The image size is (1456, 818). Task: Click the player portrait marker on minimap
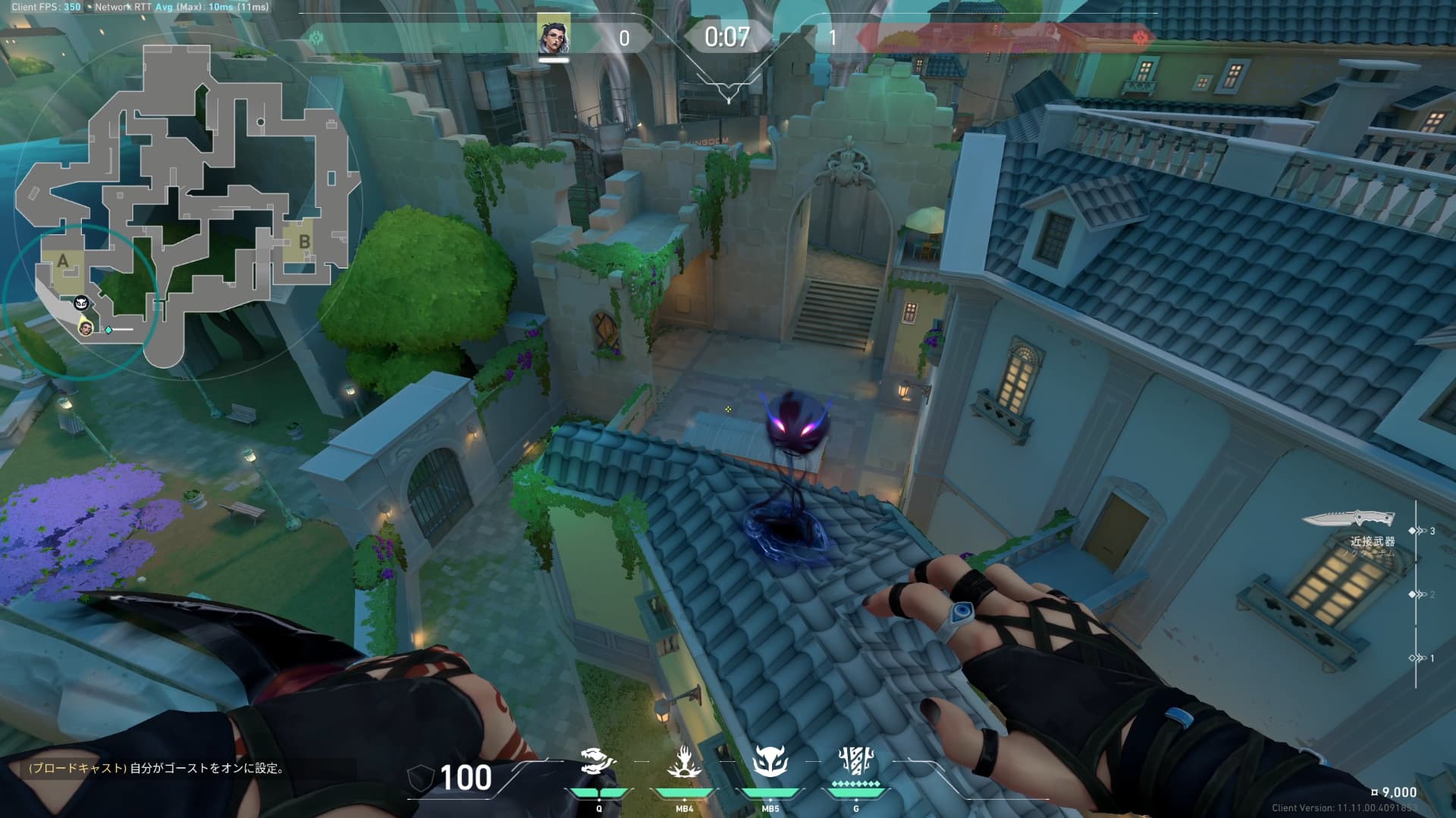point(86,328)
